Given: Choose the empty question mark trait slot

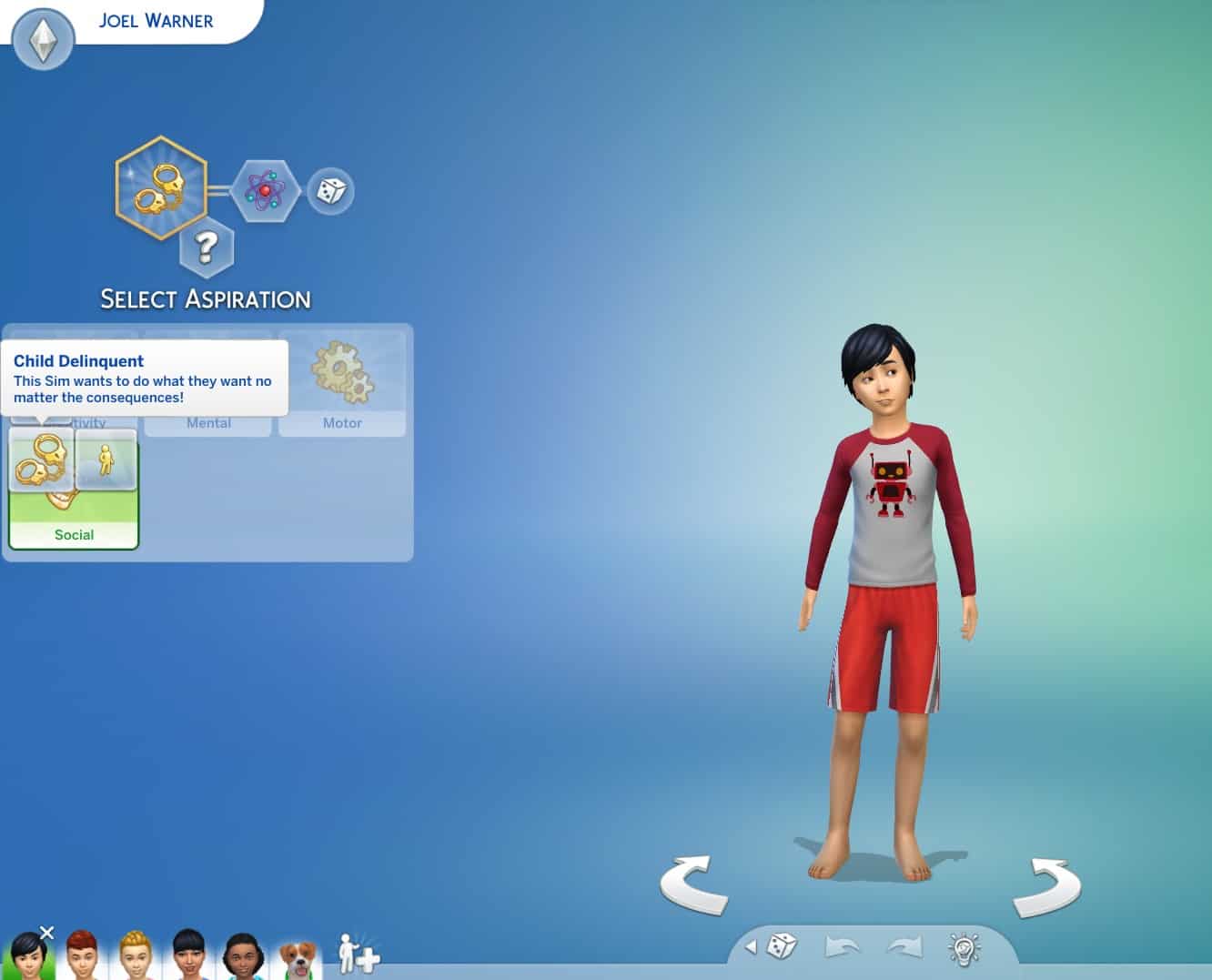Looking at the screenshot, I should pos(207,247).
